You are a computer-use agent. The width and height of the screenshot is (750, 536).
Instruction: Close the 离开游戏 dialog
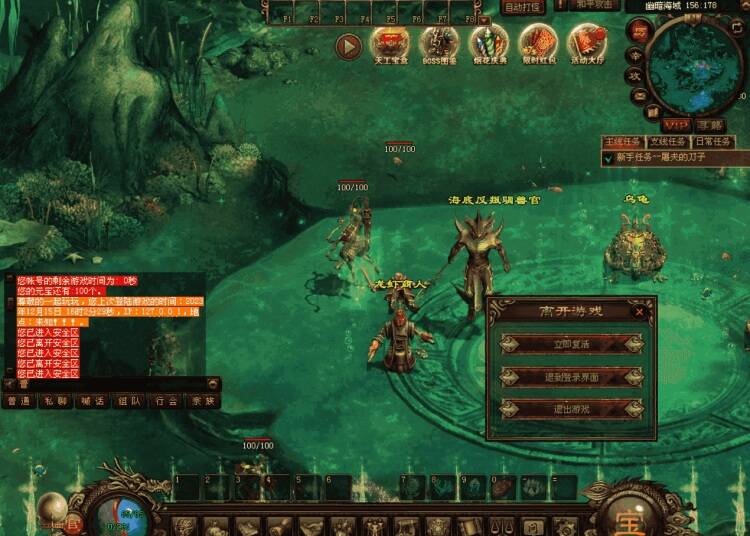(x=640, y=310)
